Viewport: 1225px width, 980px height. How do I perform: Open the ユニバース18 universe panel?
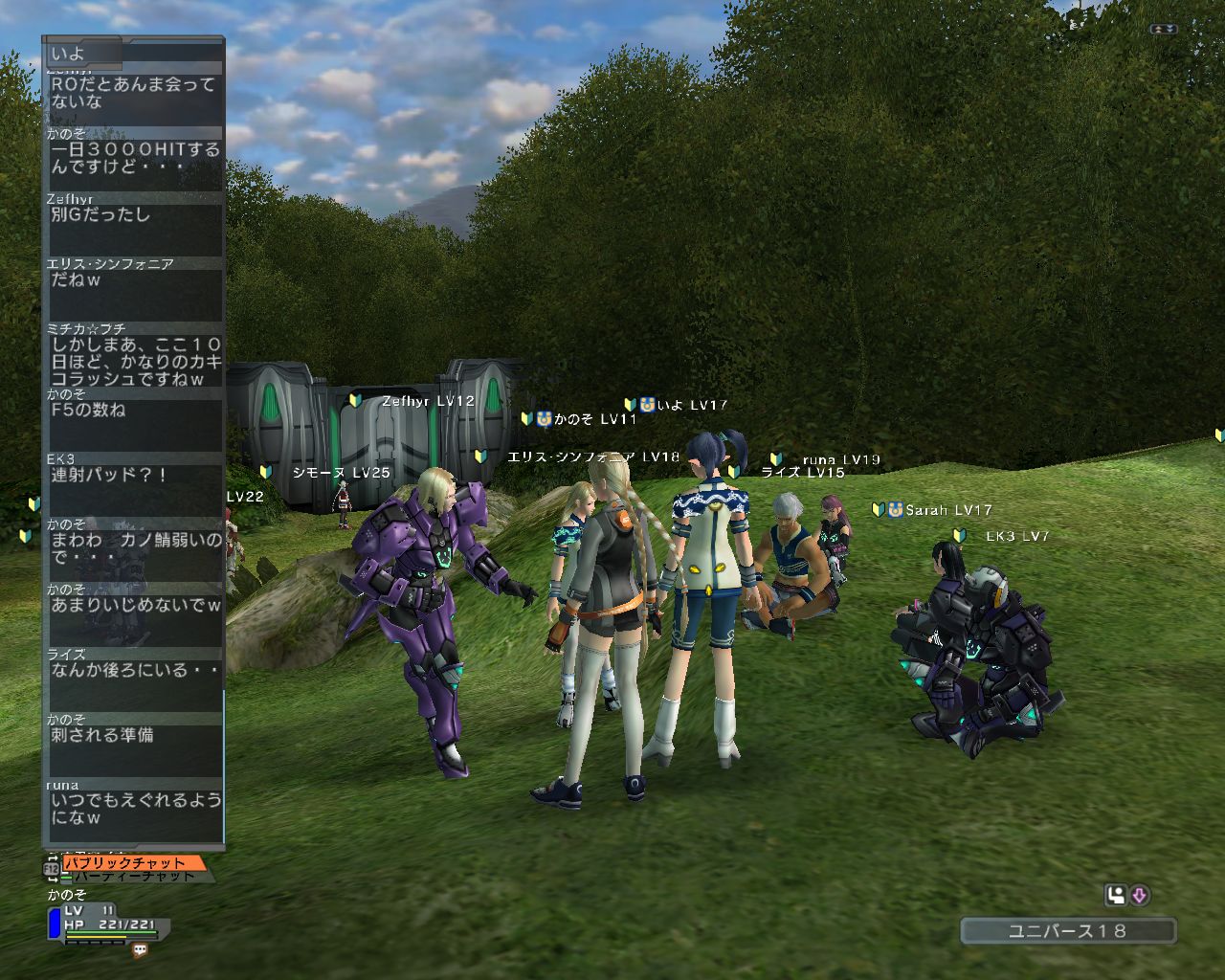(x=1067, y=930)
